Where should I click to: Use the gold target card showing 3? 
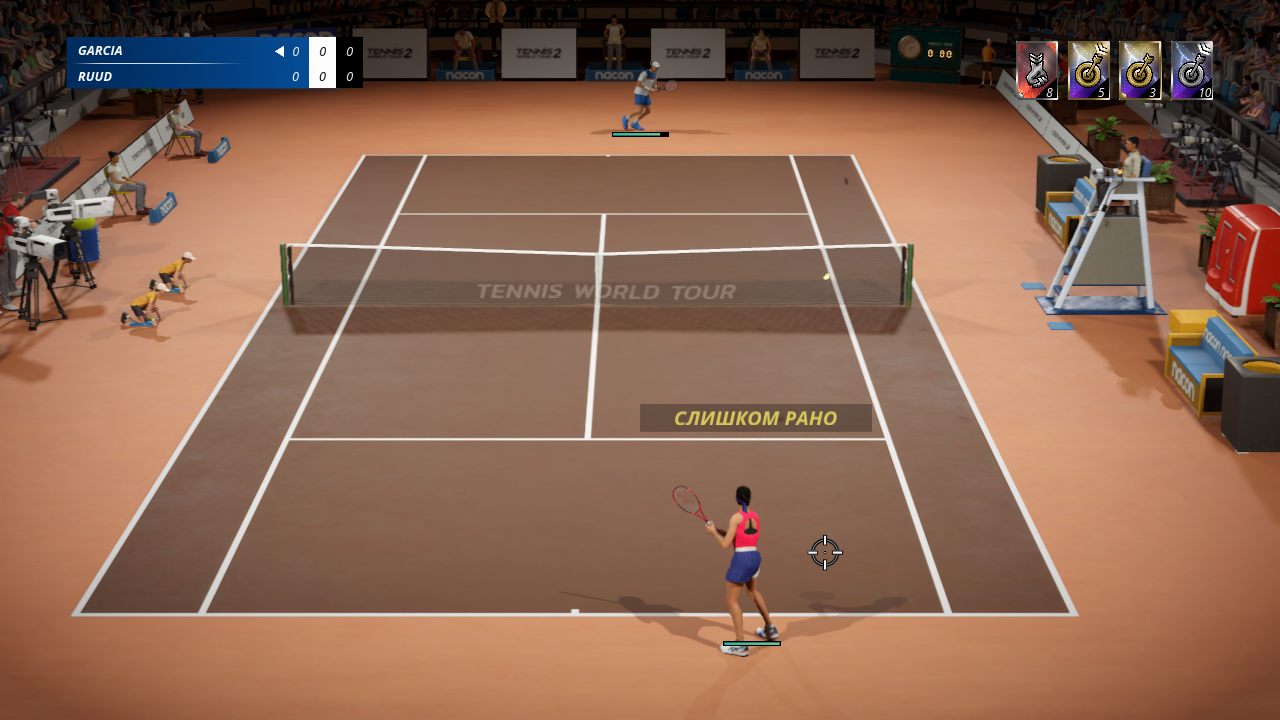click(1143, 70)
